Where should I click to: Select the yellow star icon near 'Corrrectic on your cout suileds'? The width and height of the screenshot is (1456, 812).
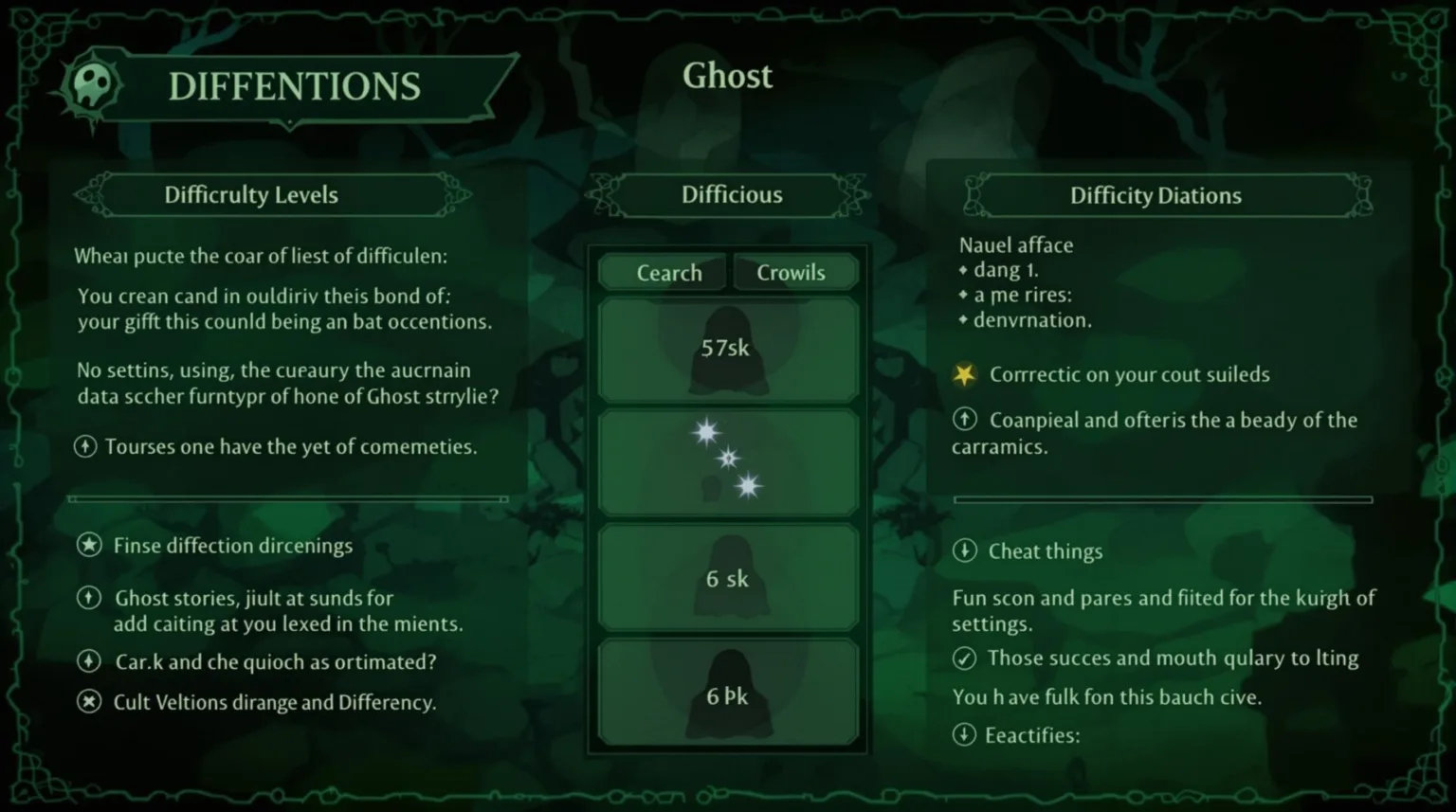(x=964, y=374)
